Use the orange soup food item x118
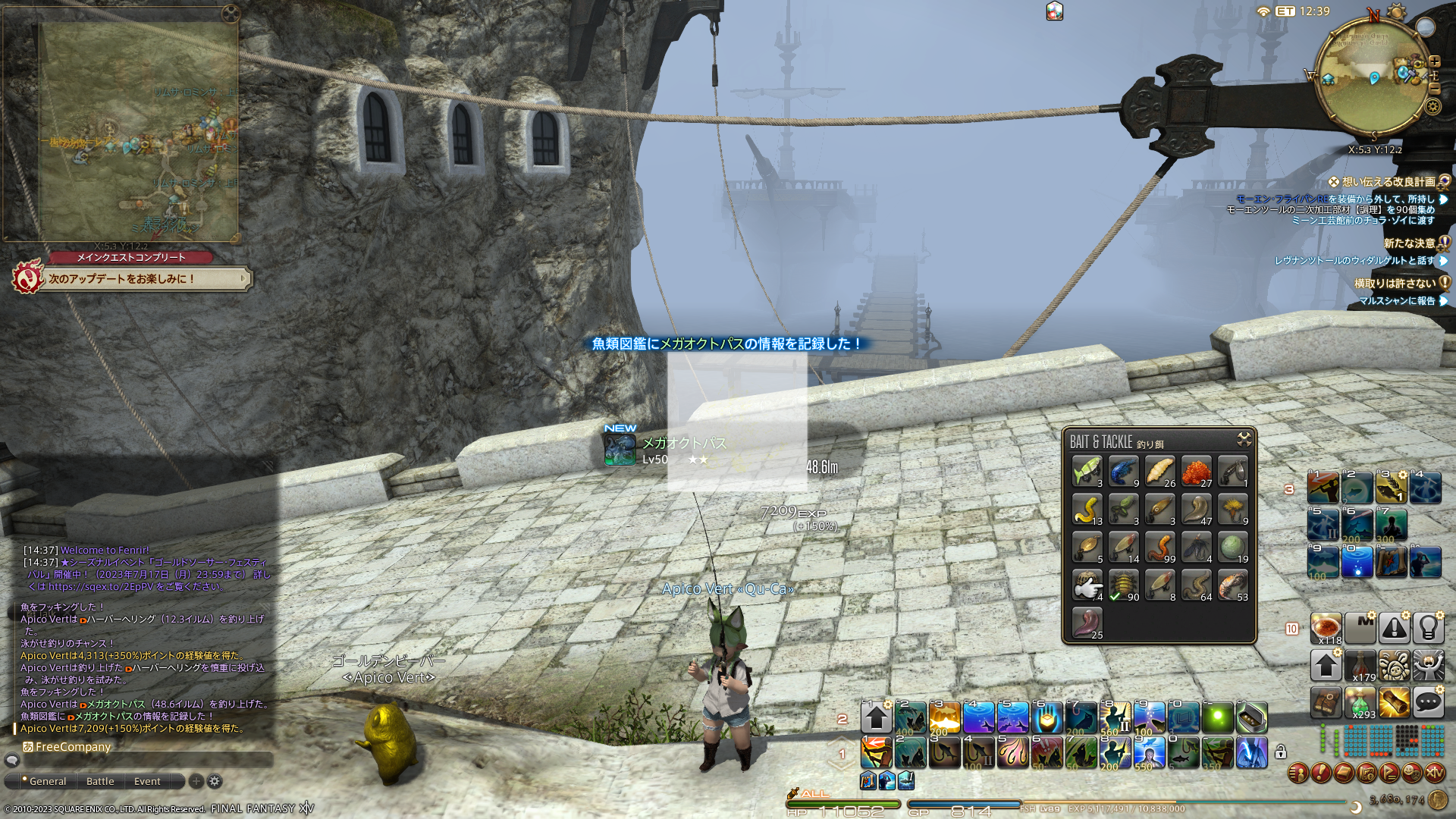The image size is (1456, 819). [x=1326, y=628]
